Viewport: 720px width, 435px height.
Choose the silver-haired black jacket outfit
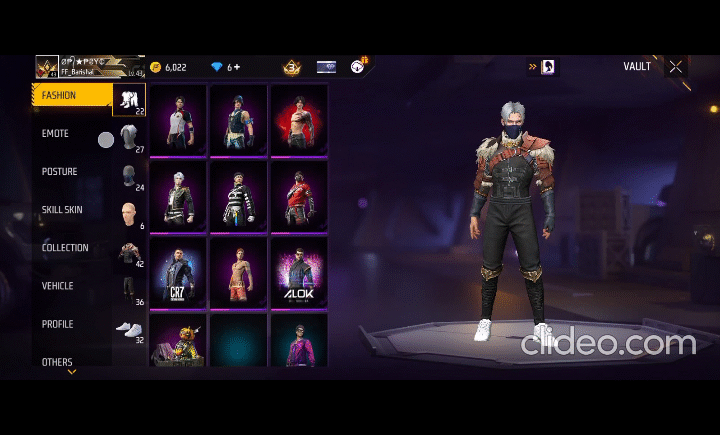[x=177, y=196]
